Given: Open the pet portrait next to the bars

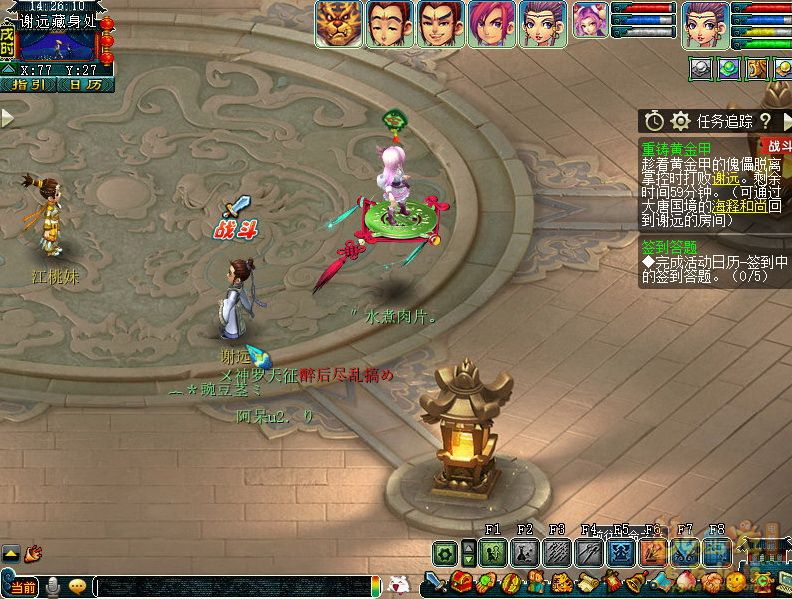Looking at the screenshot, I should click(x=589, y=18).
